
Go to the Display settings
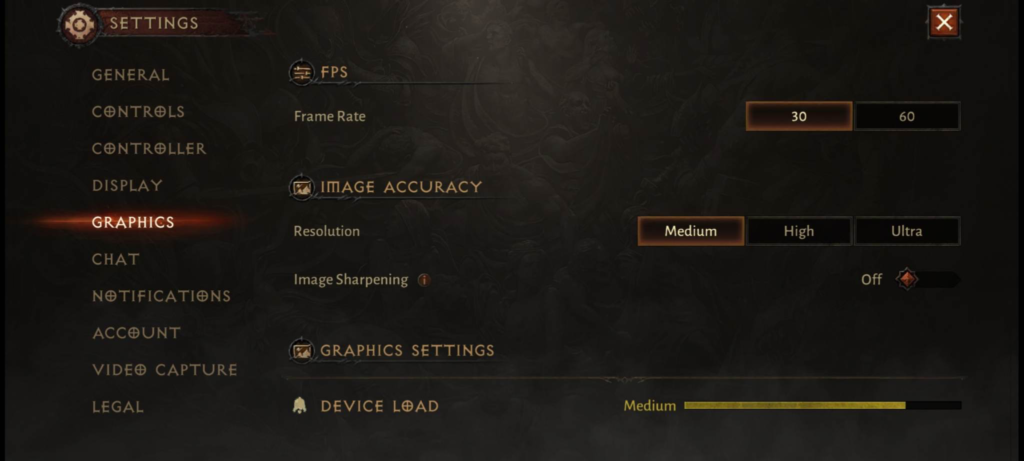tap(127, 186)
